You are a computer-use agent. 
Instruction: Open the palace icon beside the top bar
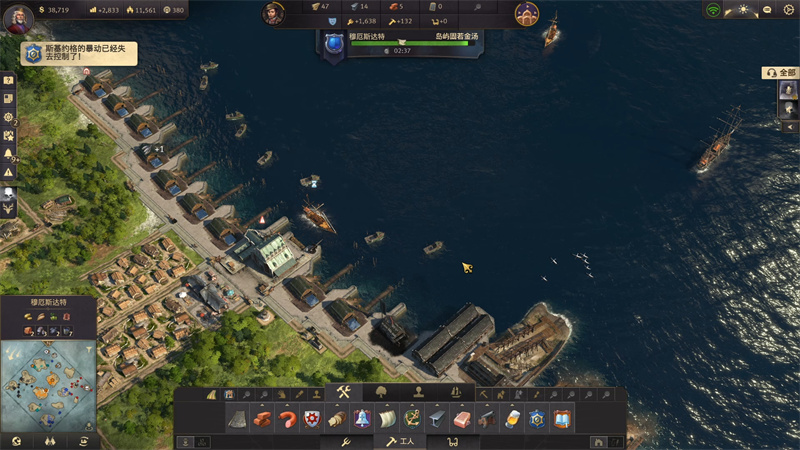[x=526, y=13]
